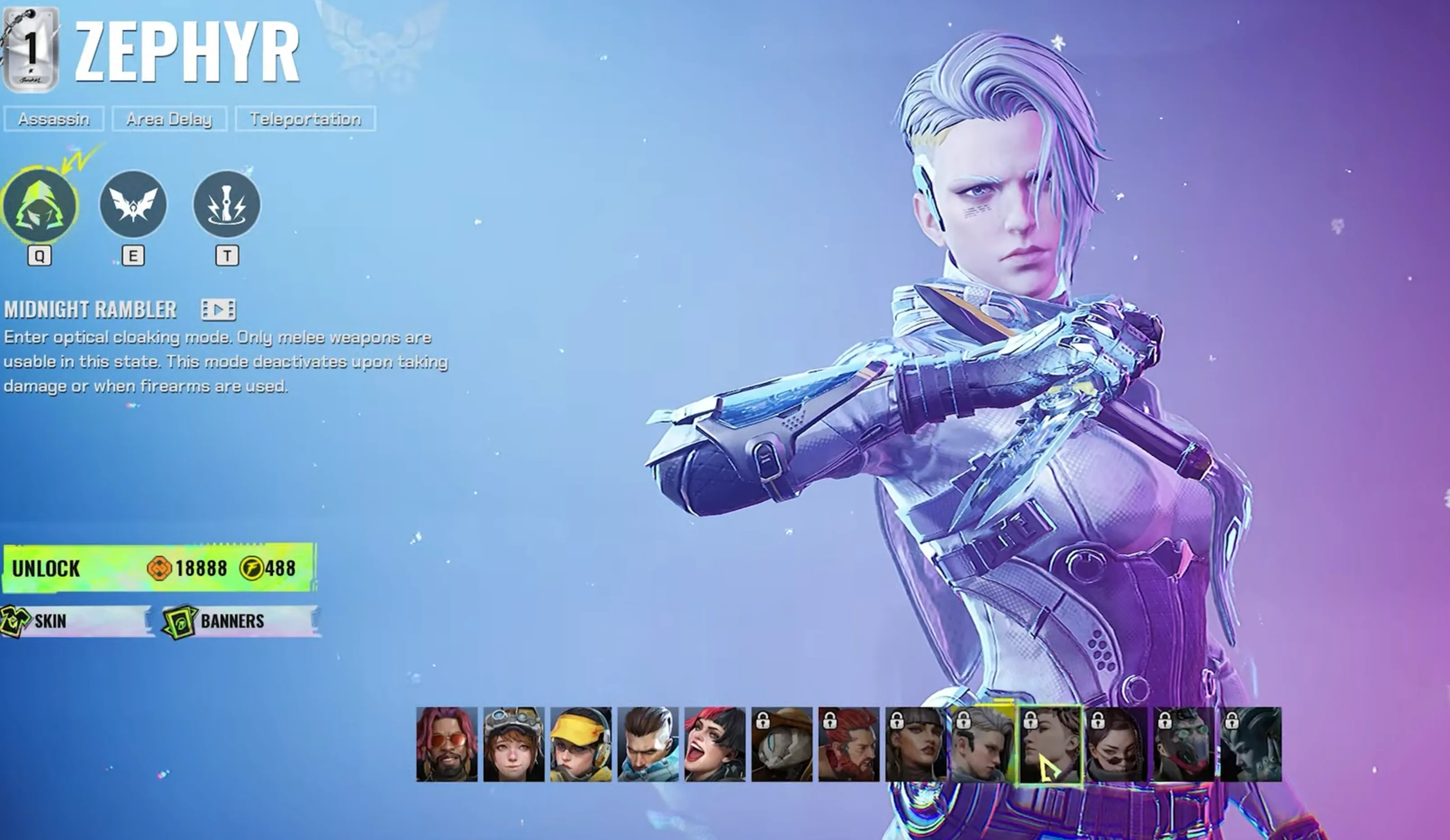This screenshot has height=840, width=1450.
Task: Play the Midnight Rambler preview video
Action: coord(218,310)
